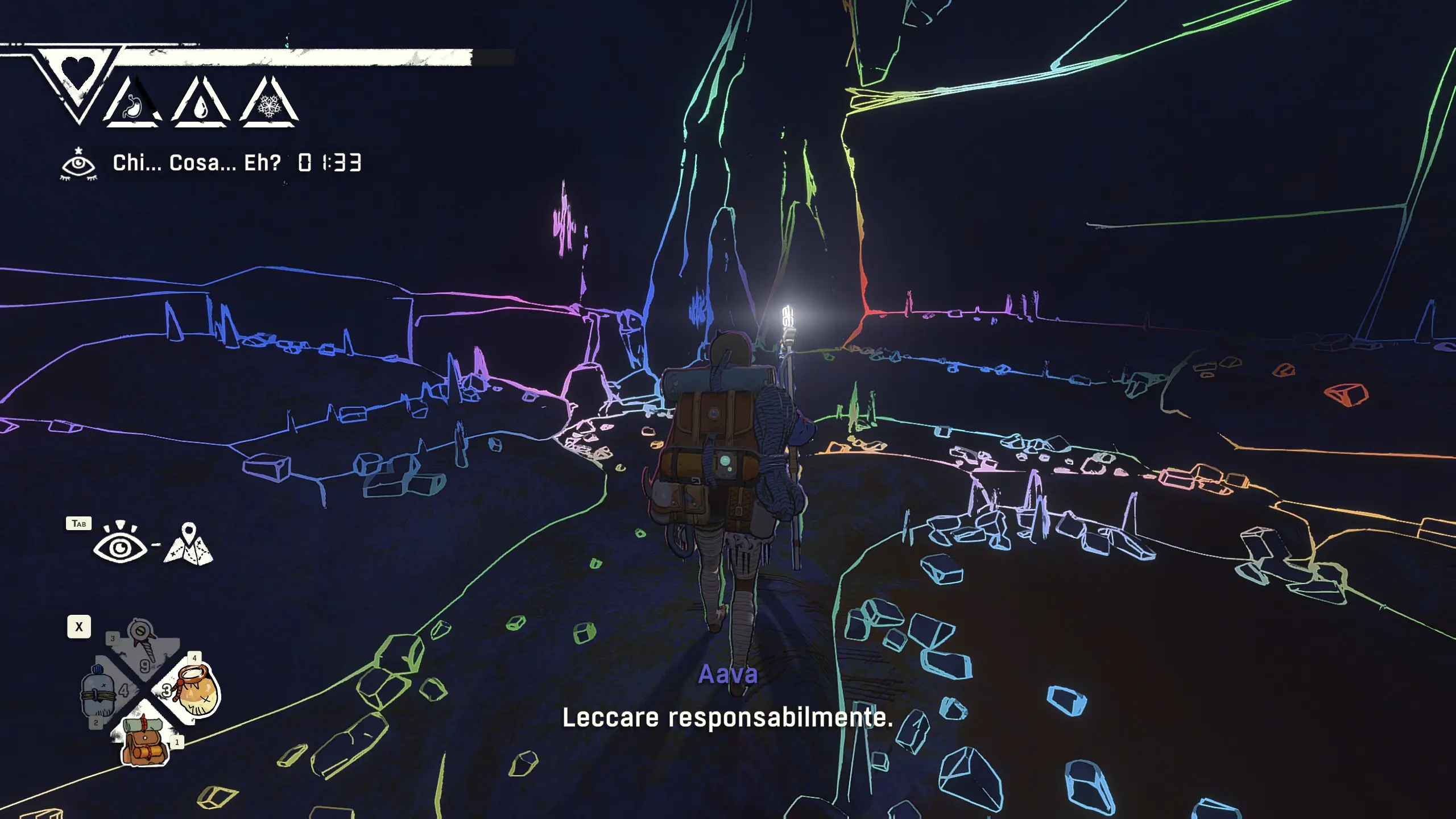The image size is (1456, 819).
Task: Open the map with the pin icon
Action: pyautogui.click(x=189, y=545)
